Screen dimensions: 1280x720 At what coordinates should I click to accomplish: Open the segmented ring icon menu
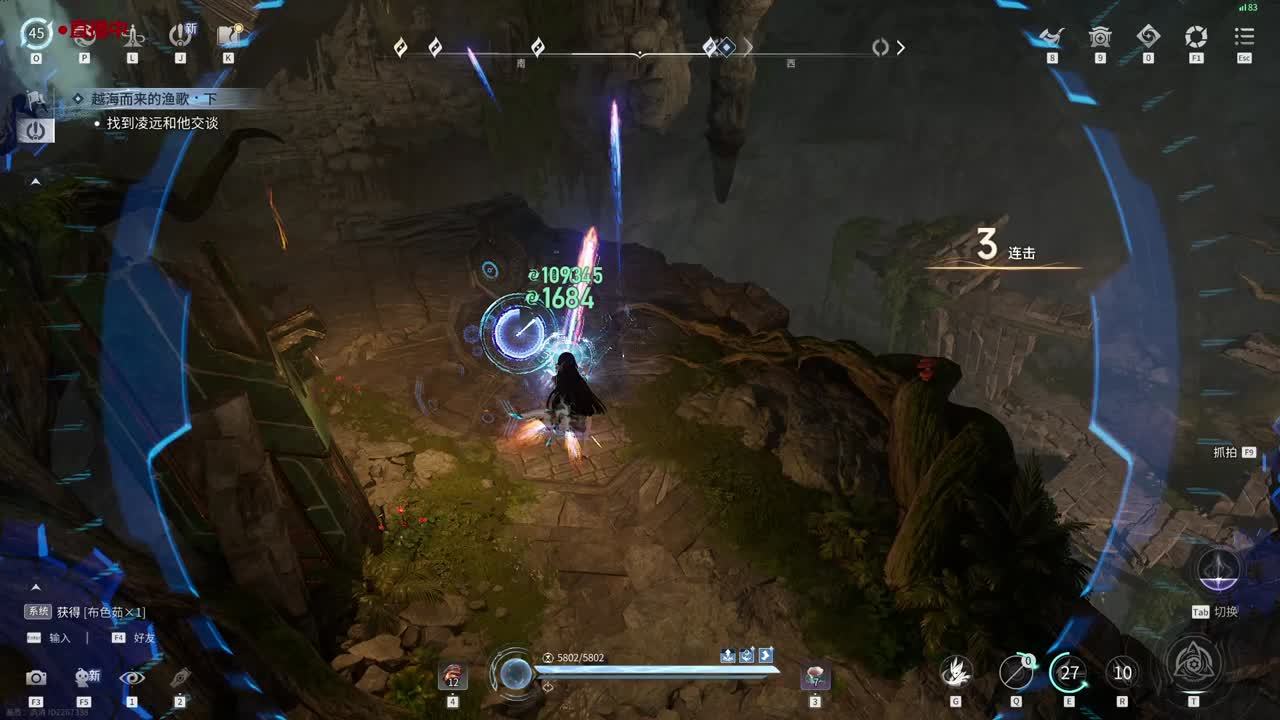pos(1196,37)
